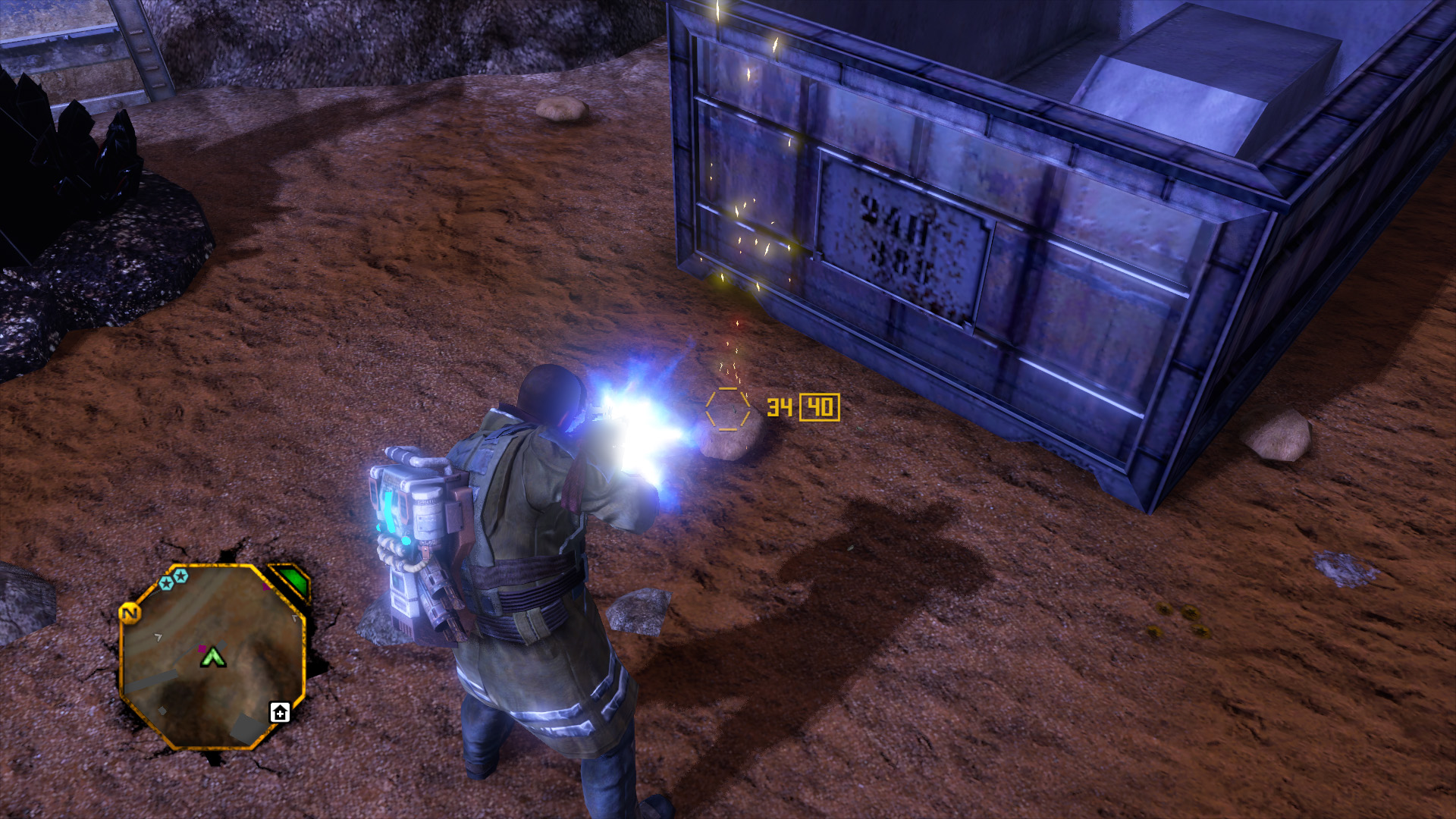Select the yellow N compass marker
1456x819 pixels.
(130, 613)
